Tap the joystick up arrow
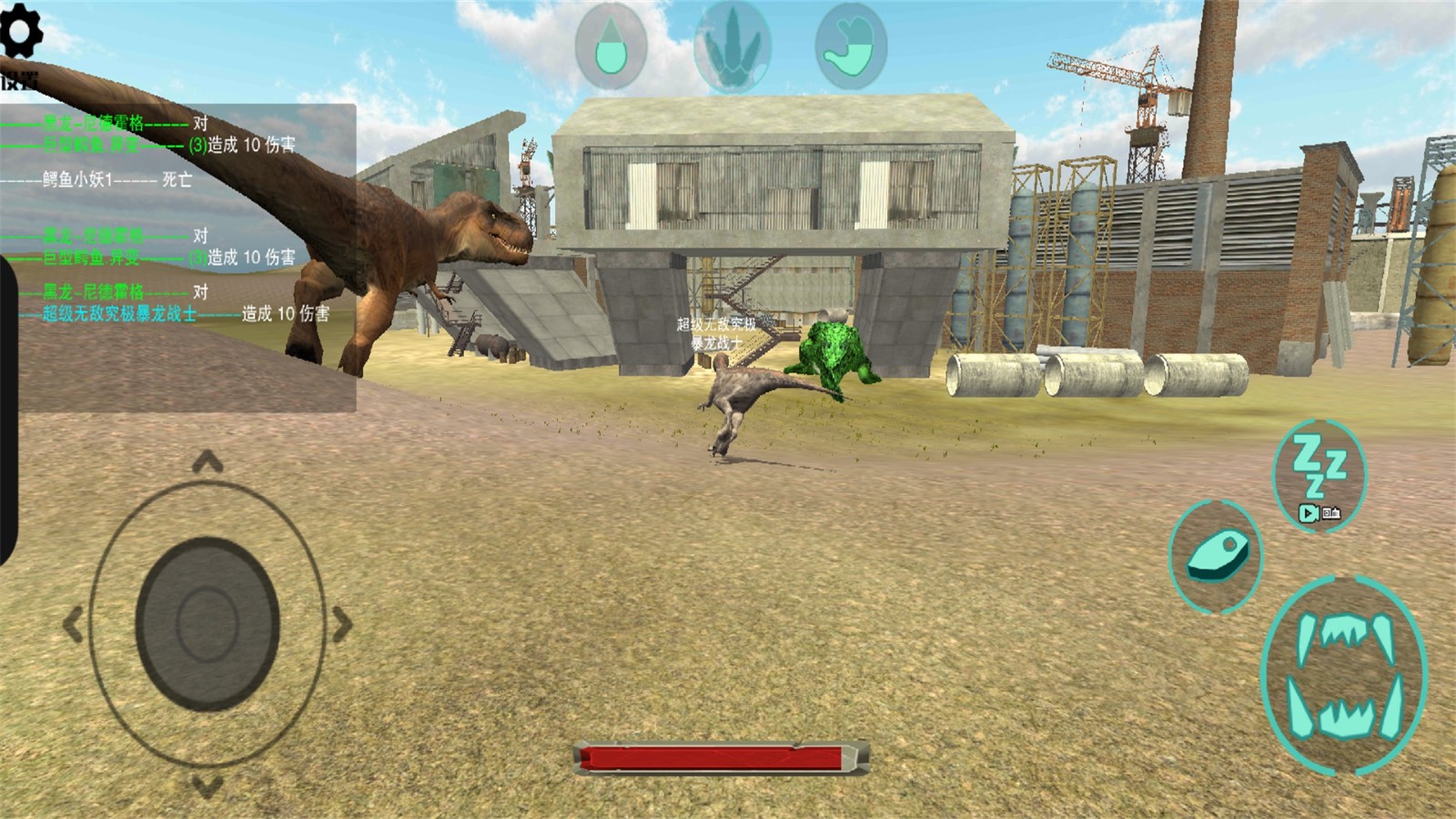Image resolution: width=1456 pixels, height=819 pixels. point(207,463)
